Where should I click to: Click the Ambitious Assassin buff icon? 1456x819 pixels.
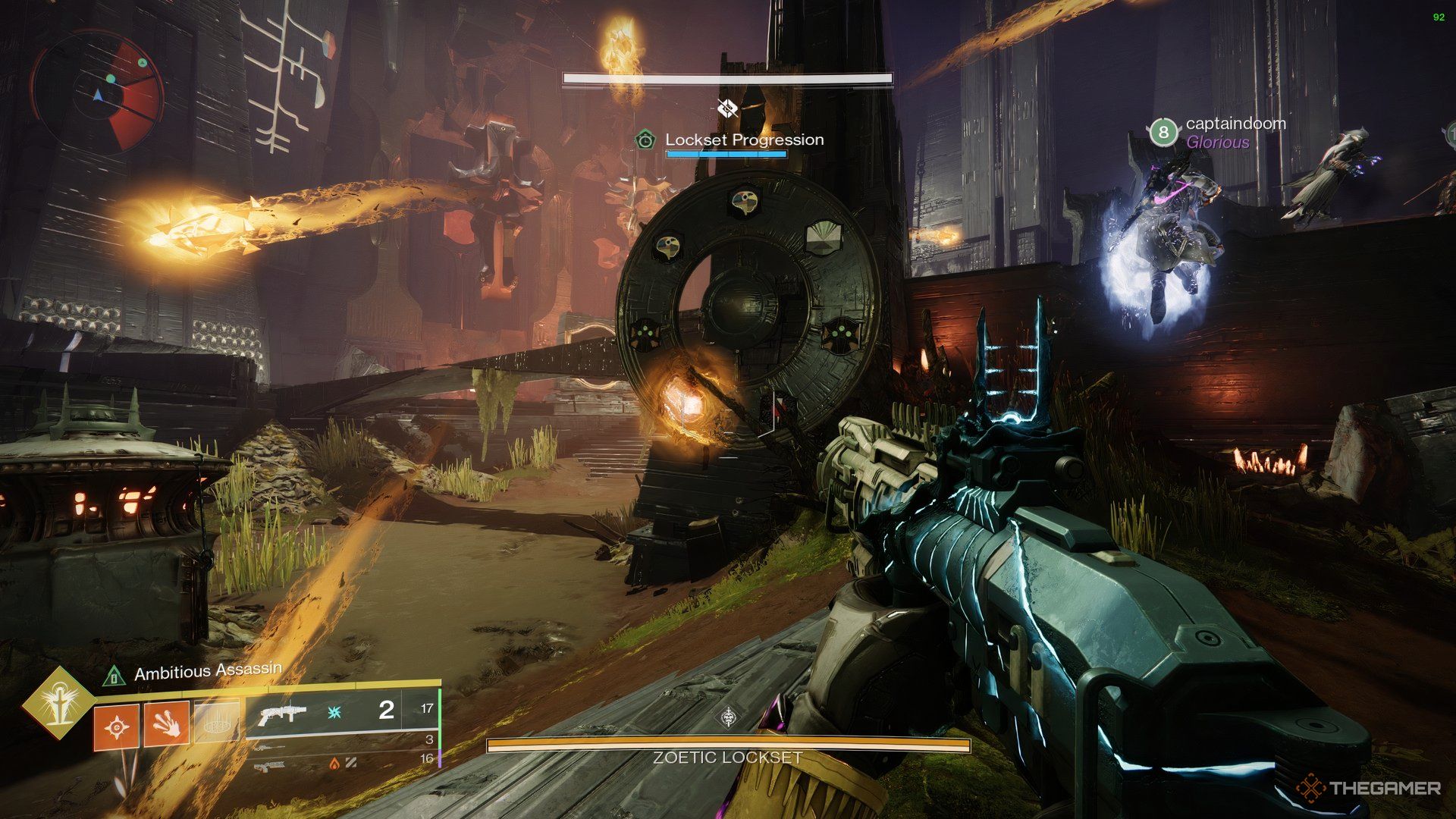115,675
